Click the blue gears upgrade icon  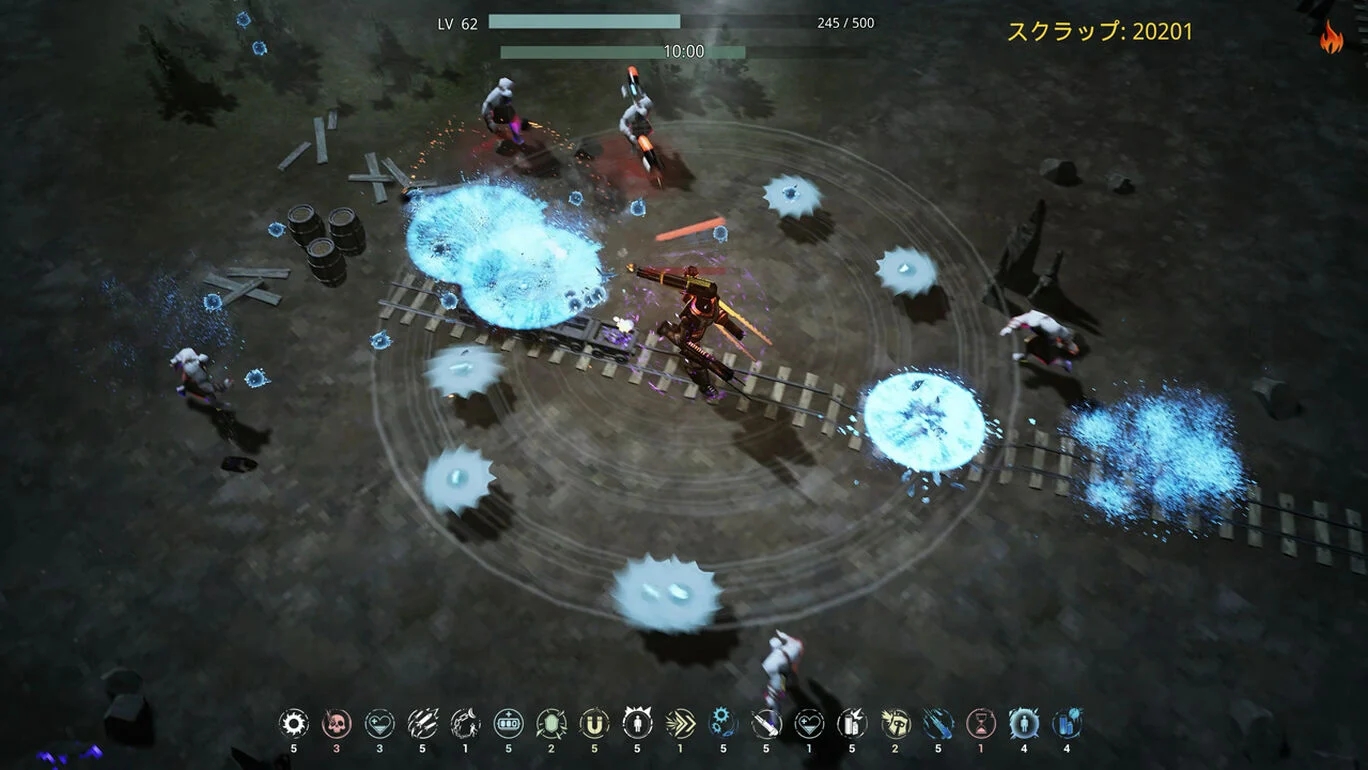coord(723,723)
